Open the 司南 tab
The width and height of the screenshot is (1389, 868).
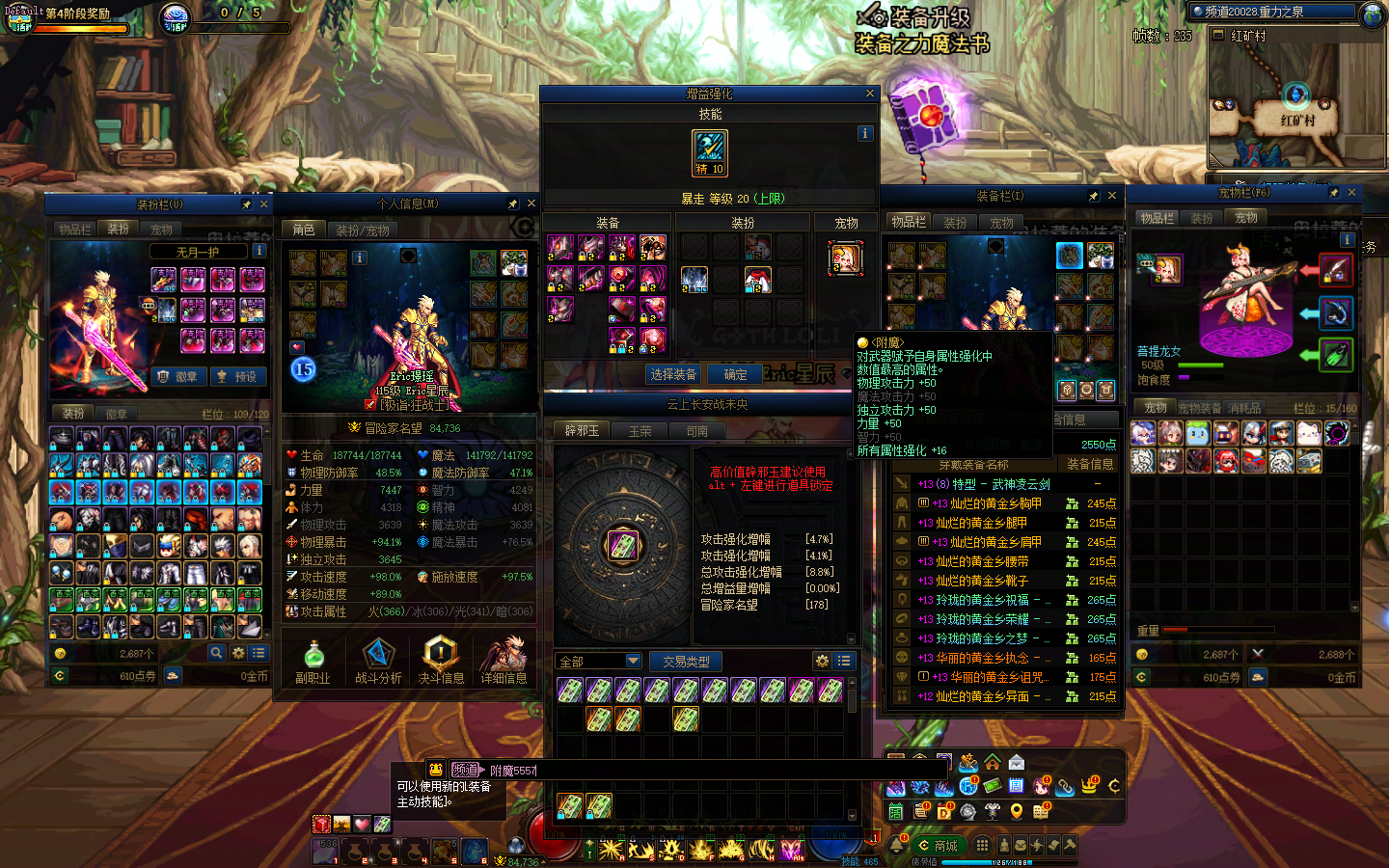pos(696,431)
